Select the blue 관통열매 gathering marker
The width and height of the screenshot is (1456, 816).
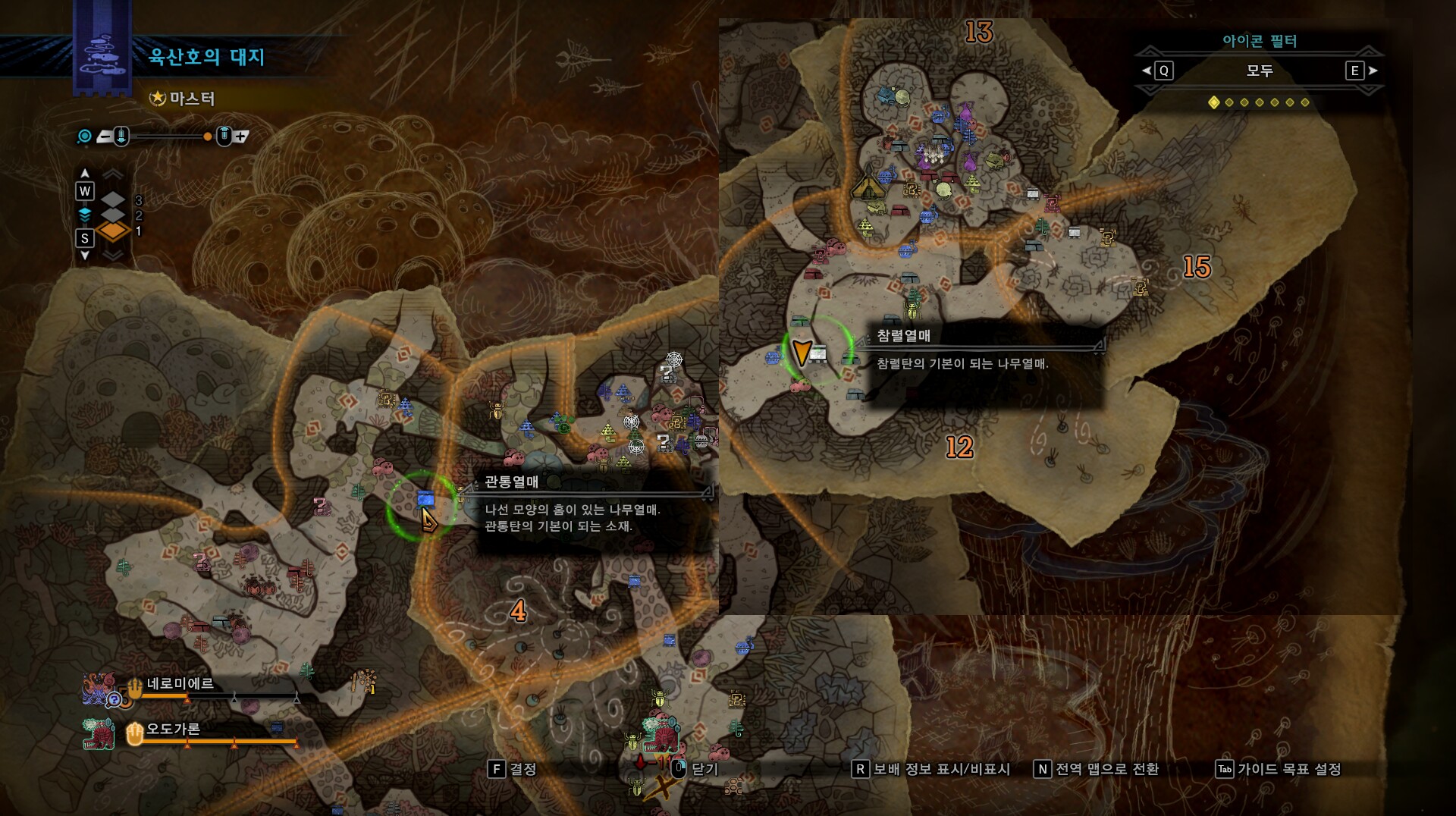click(x=425, y=498)
